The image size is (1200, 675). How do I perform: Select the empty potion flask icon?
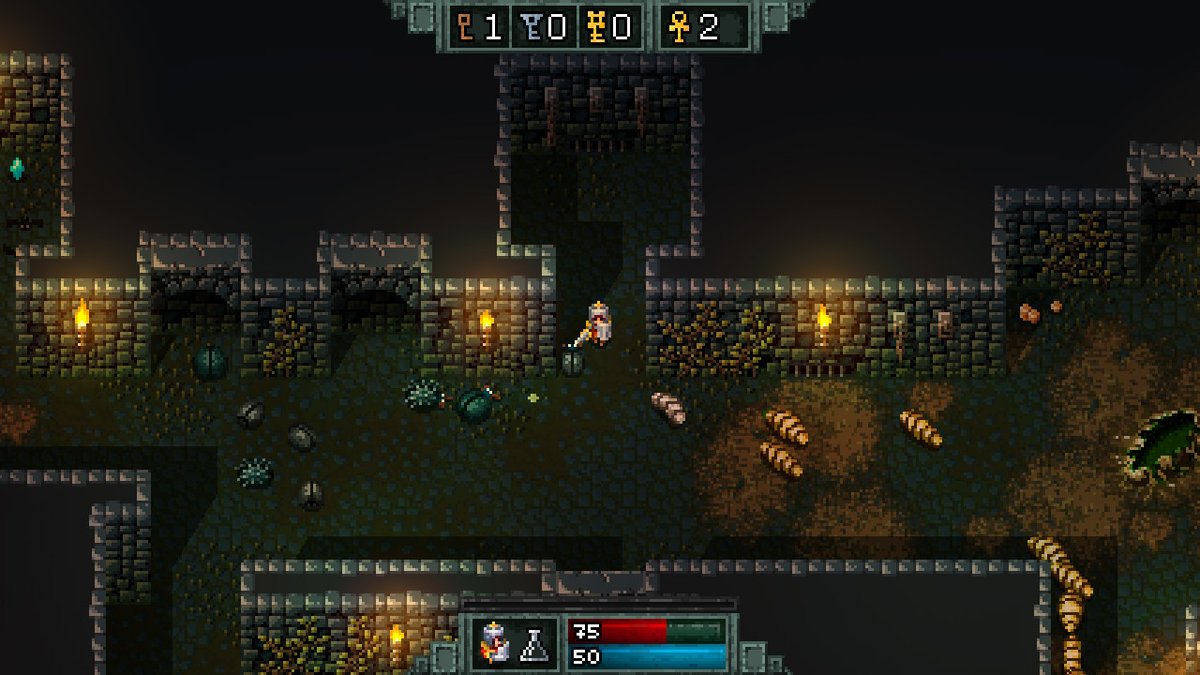(535, 644)
